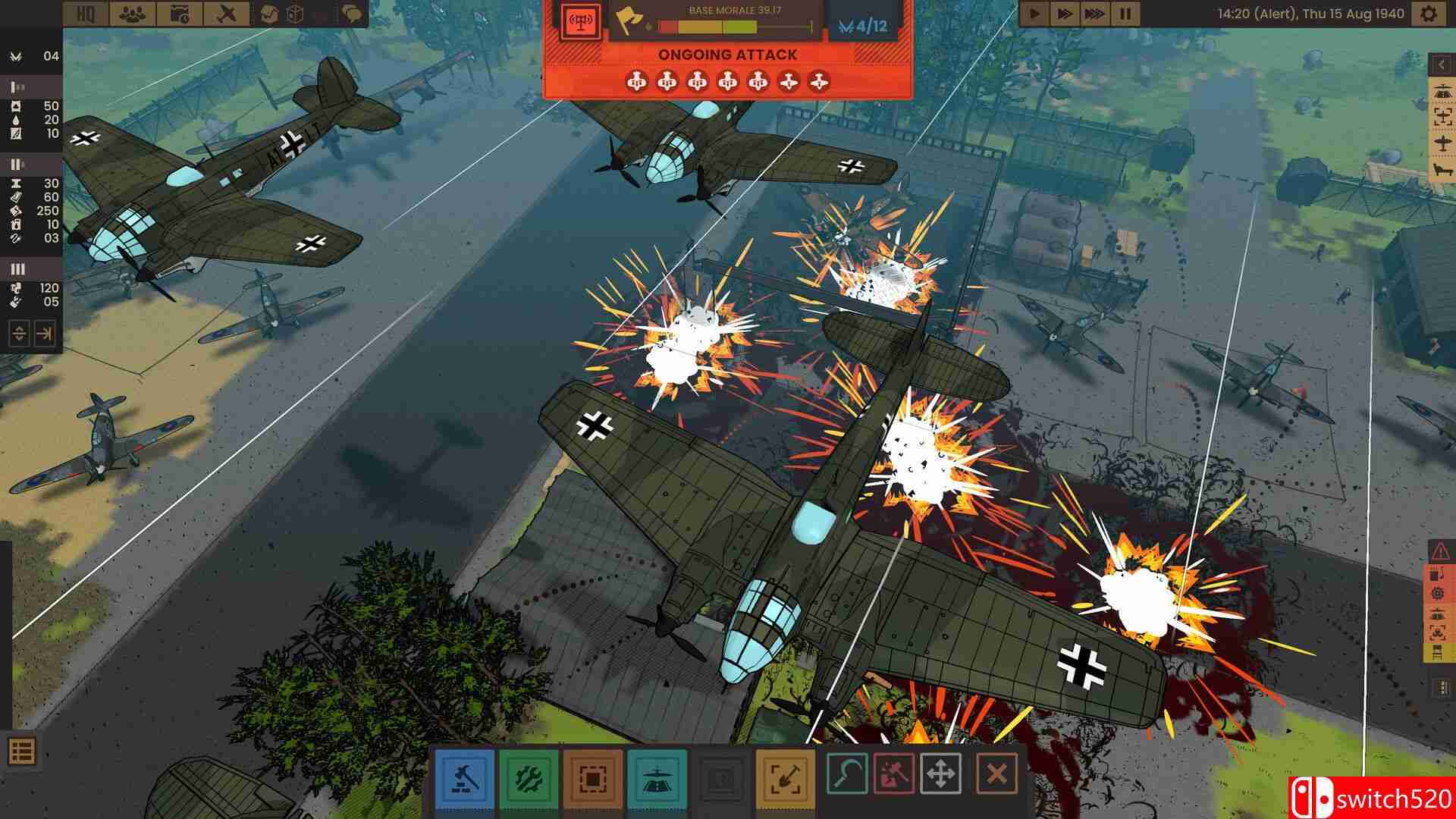Set game to triple fast-forward speed
Viewport: 1456px width, 819px height.
1094,14
